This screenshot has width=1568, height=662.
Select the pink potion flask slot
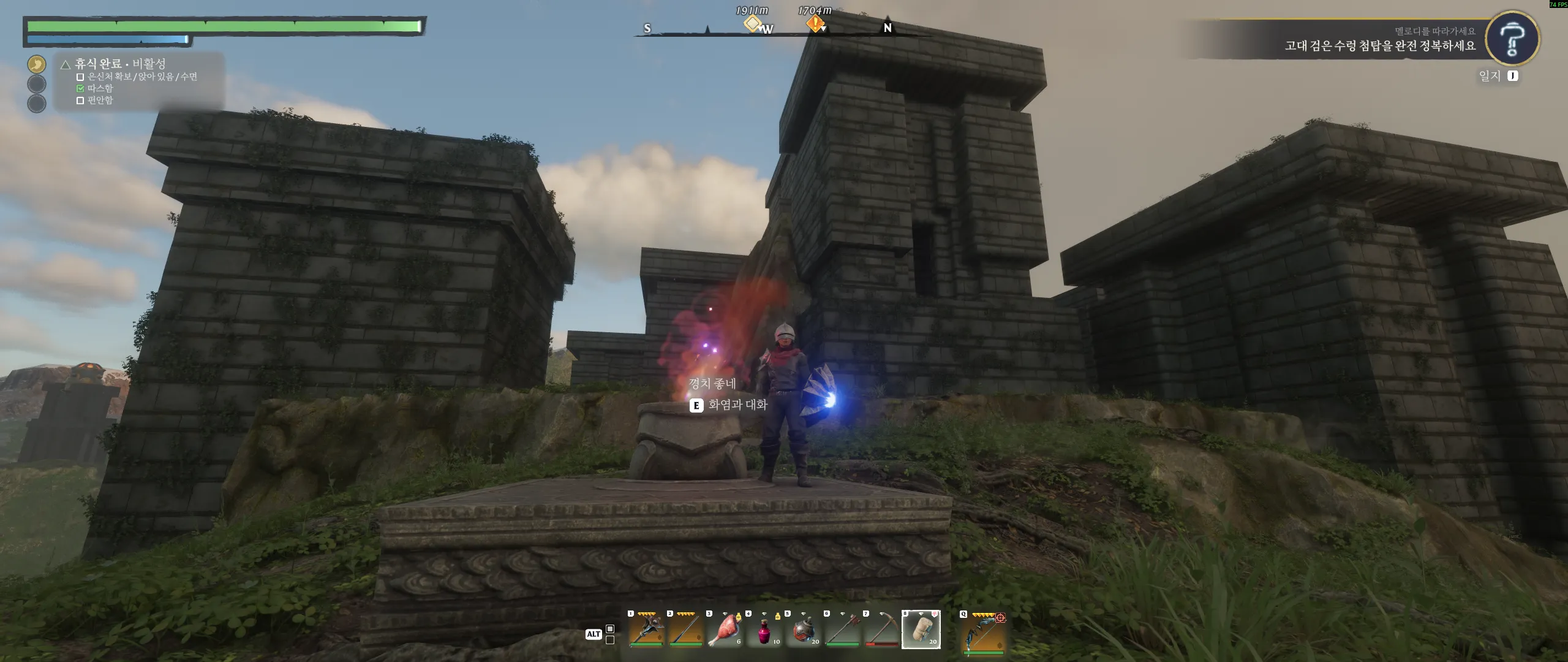(x=764, y=630)
